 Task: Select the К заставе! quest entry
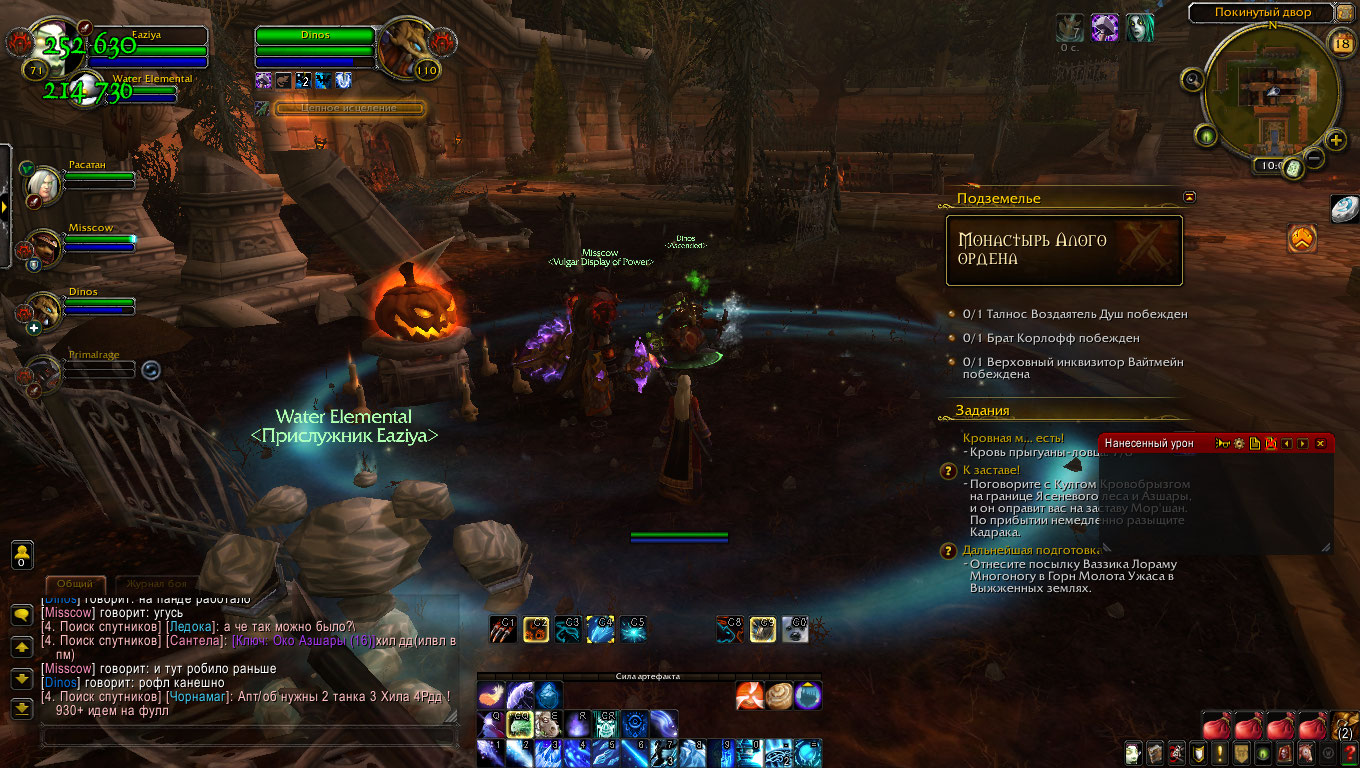tap(991, 469)
